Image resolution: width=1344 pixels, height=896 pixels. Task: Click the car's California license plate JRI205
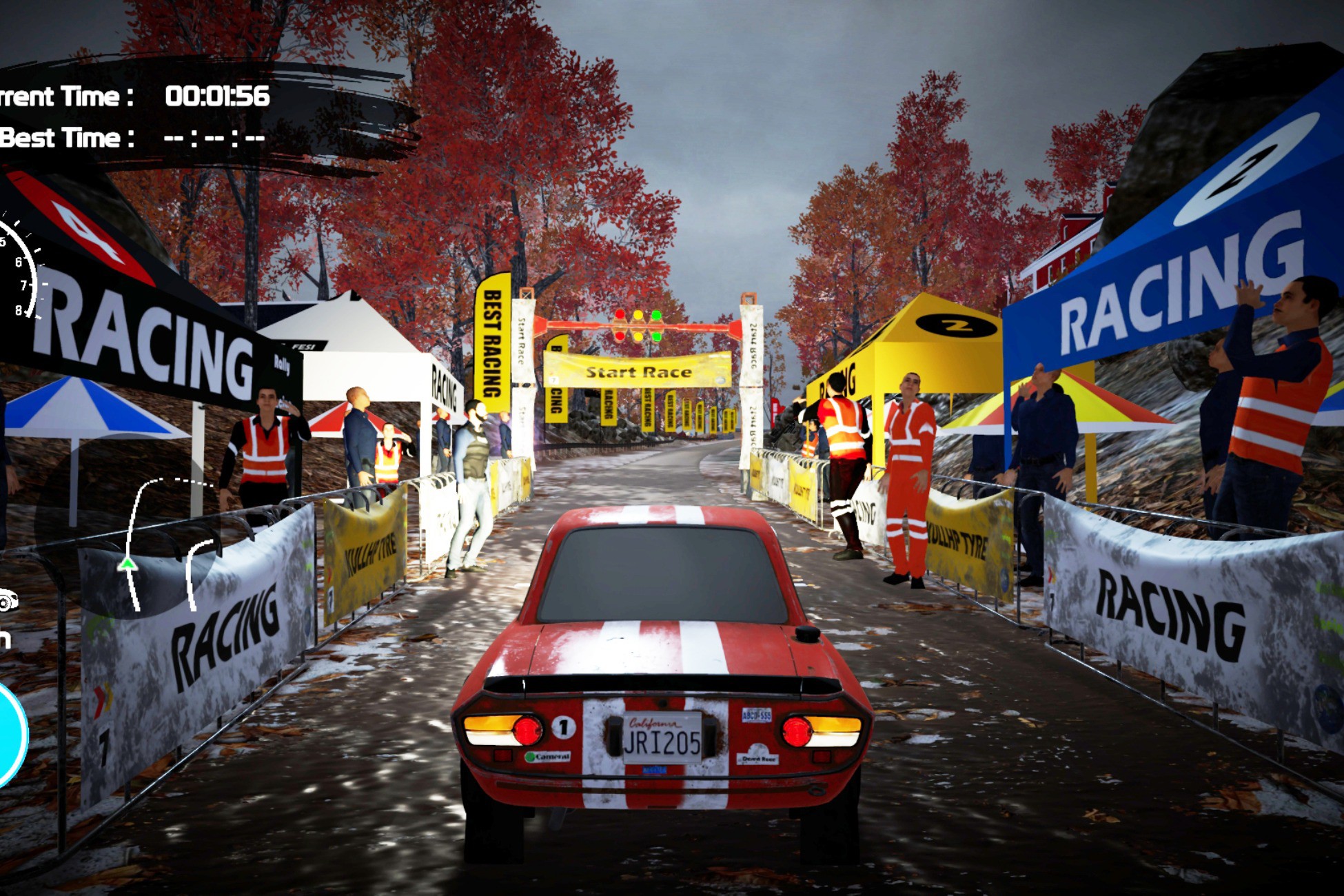[x=663, y=735]
